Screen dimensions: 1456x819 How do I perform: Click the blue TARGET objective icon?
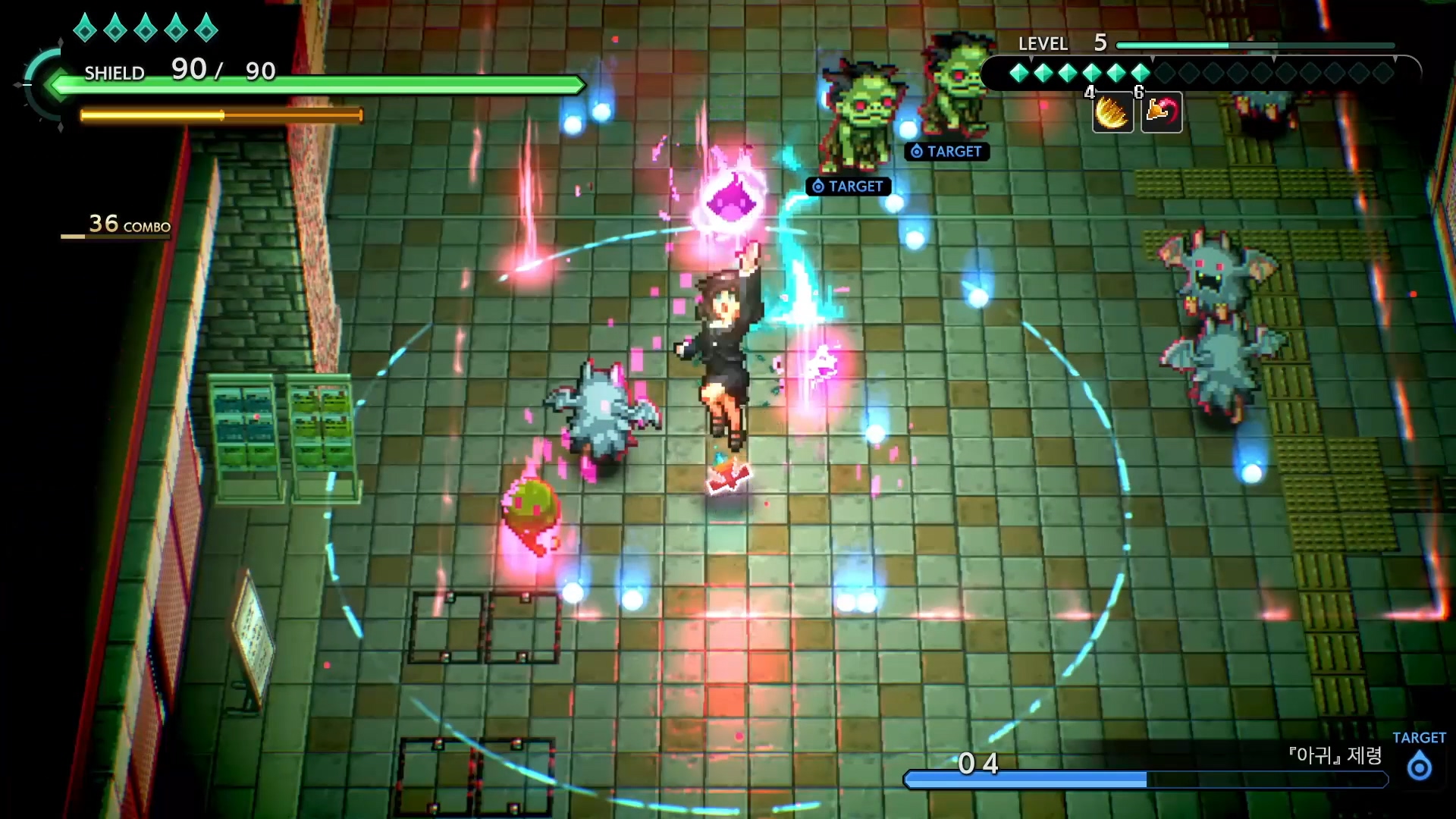coord(1419,767)
